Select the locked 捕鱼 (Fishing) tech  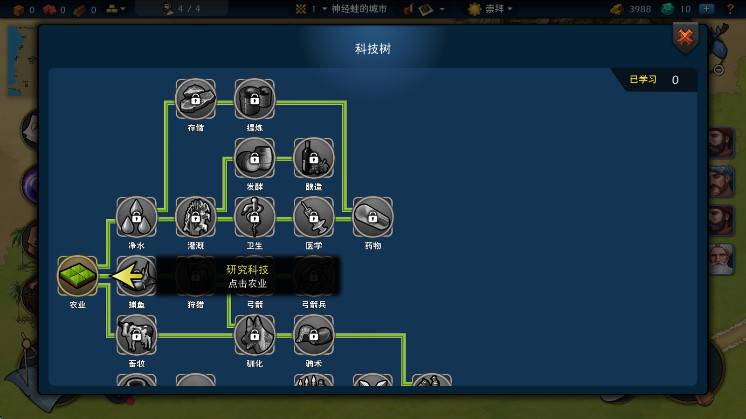point(136,277)
